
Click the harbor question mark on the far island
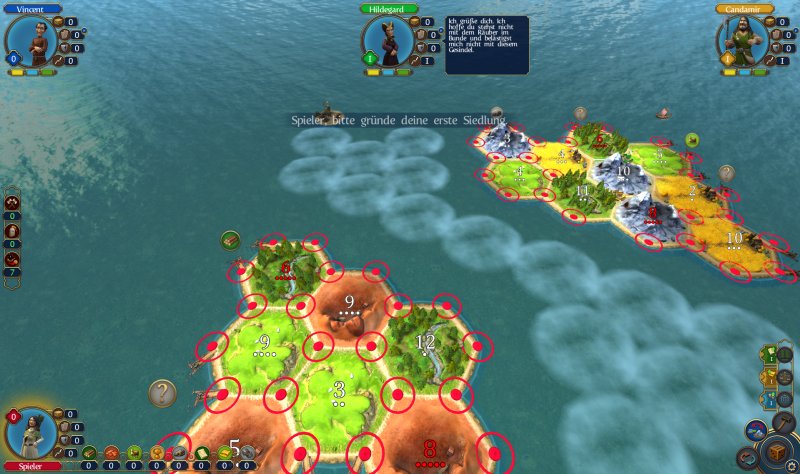point(727,173)
